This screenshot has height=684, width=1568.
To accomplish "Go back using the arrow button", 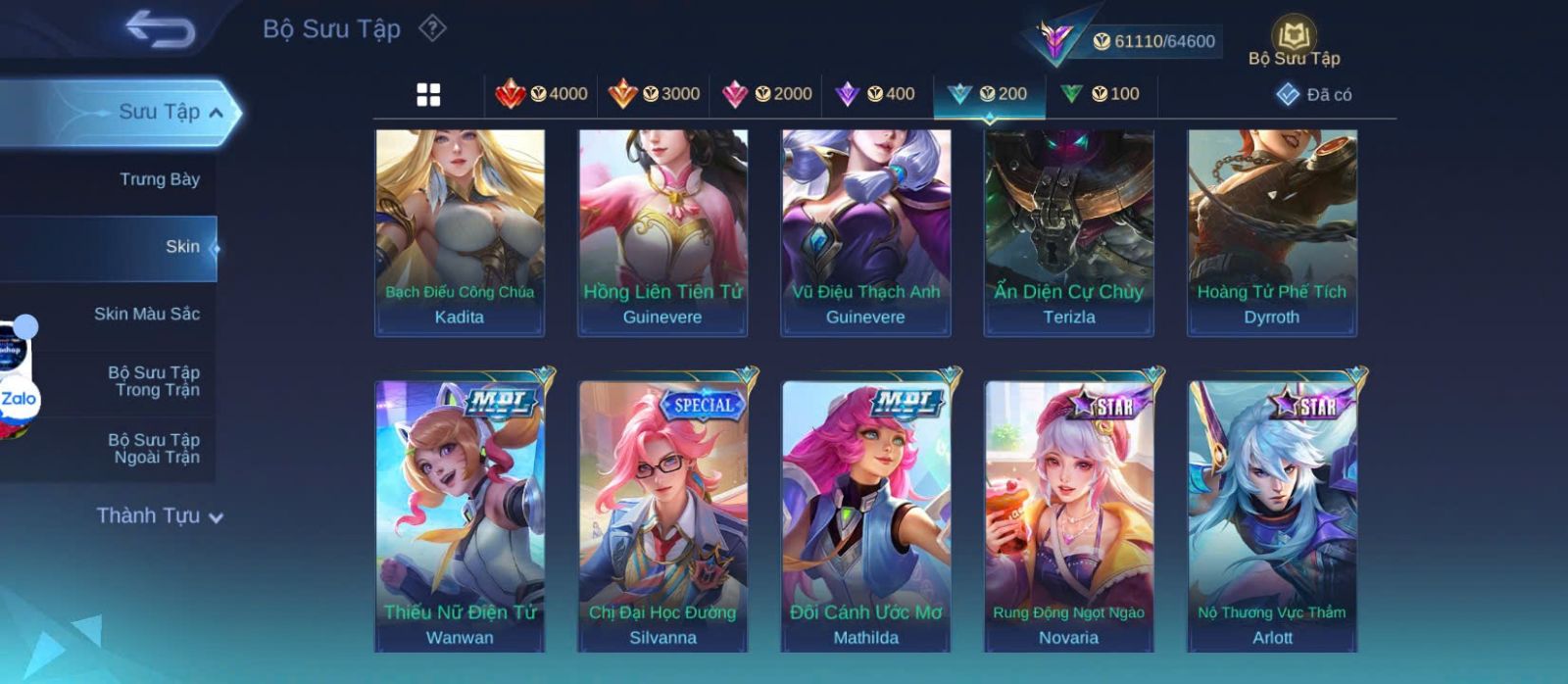I will [160, 28].
